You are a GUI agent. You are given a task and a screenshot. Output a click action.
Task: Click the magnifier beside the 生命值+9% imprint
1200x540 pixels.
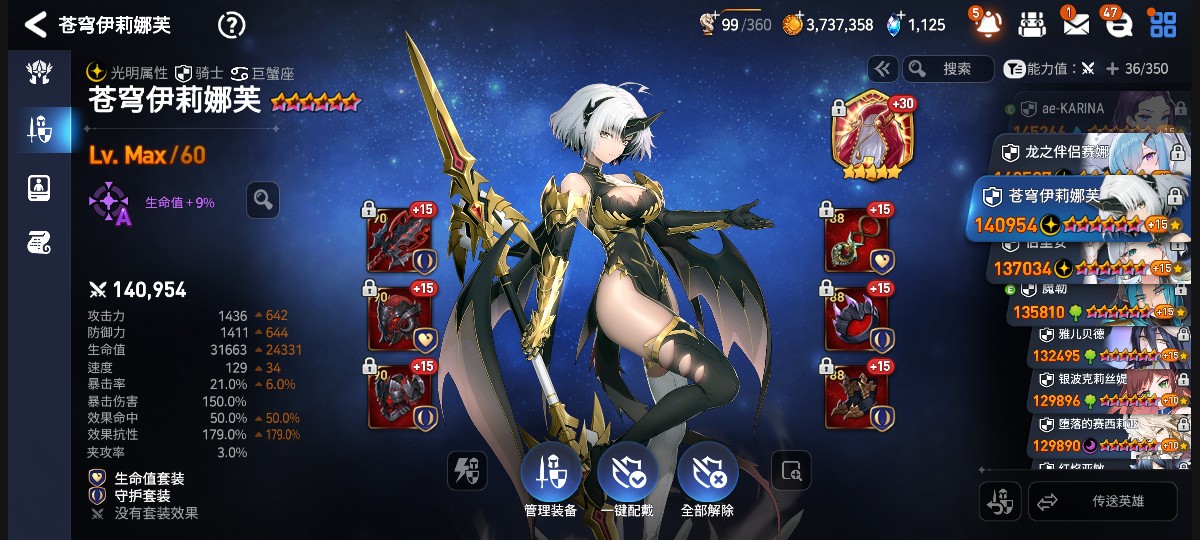point(263,200)
